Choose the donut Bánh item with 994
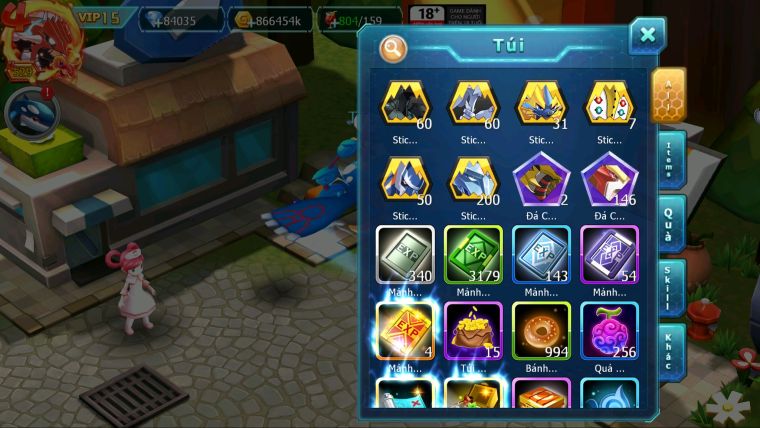 coord(541,331)
